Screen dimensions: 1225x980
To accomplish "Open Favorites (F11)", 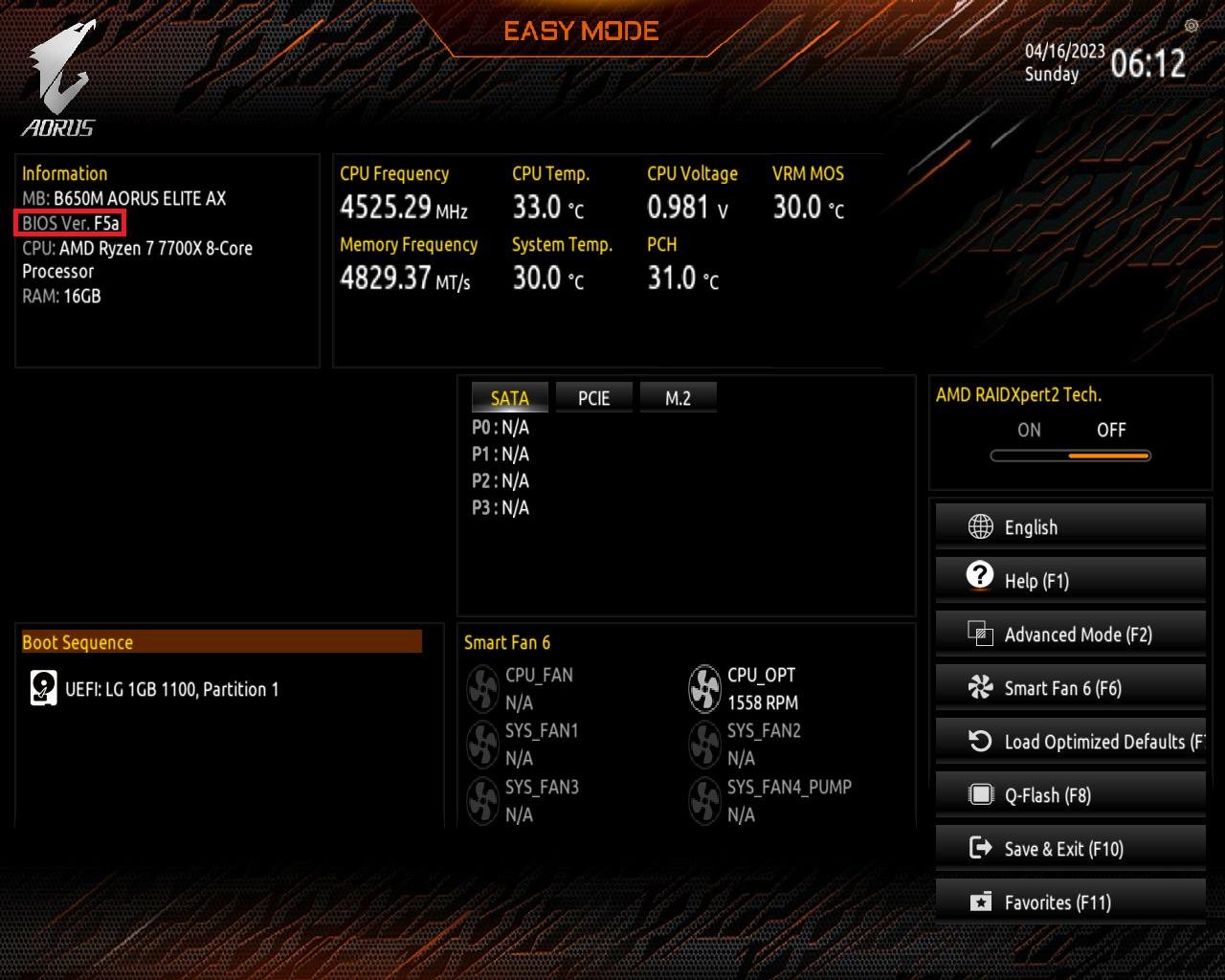I will click(x=1070, y=902).
